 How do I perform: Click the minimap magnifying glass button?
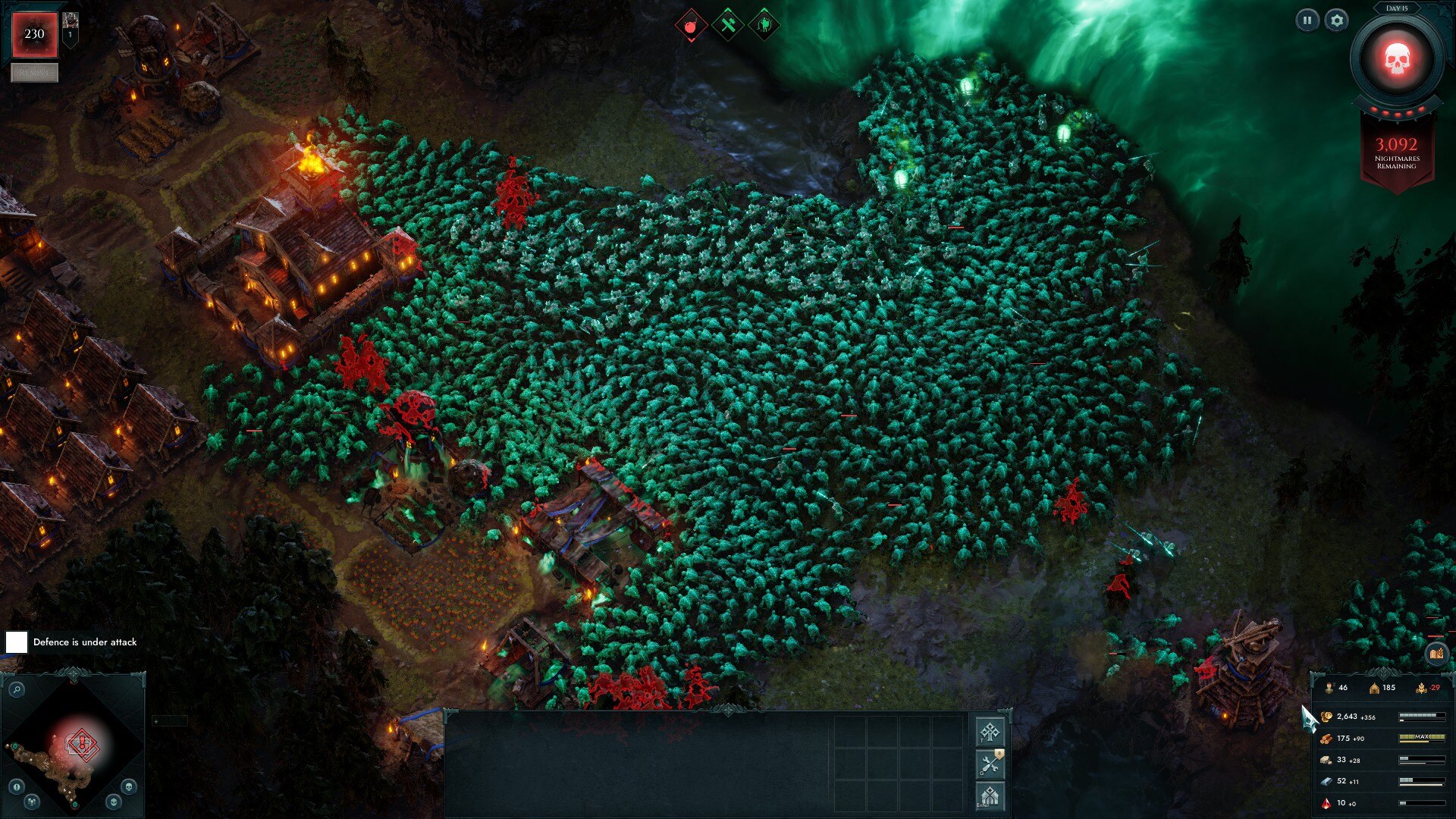[16, 689]
